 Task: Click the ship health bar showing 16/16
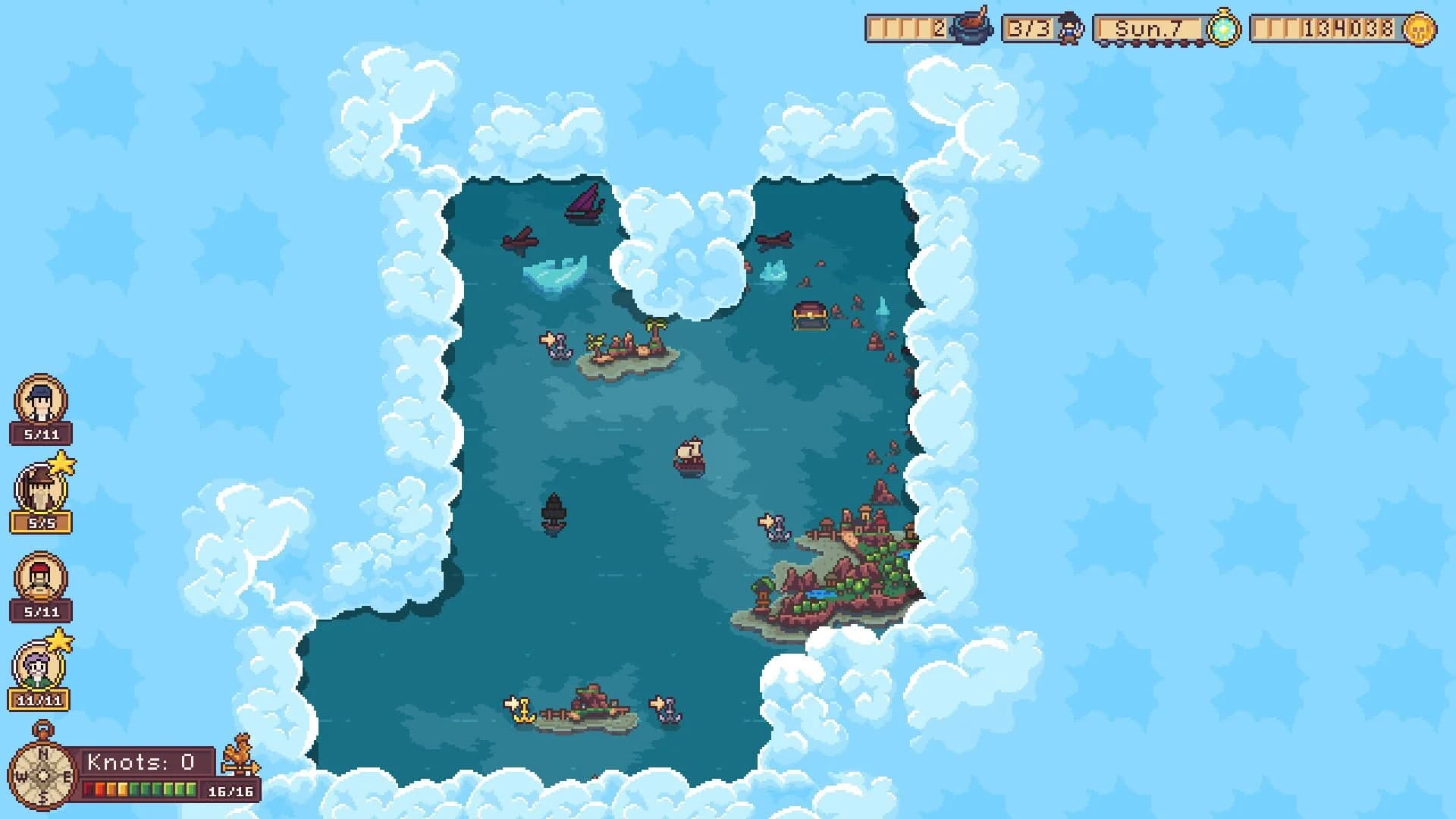[x=140, y=787]
